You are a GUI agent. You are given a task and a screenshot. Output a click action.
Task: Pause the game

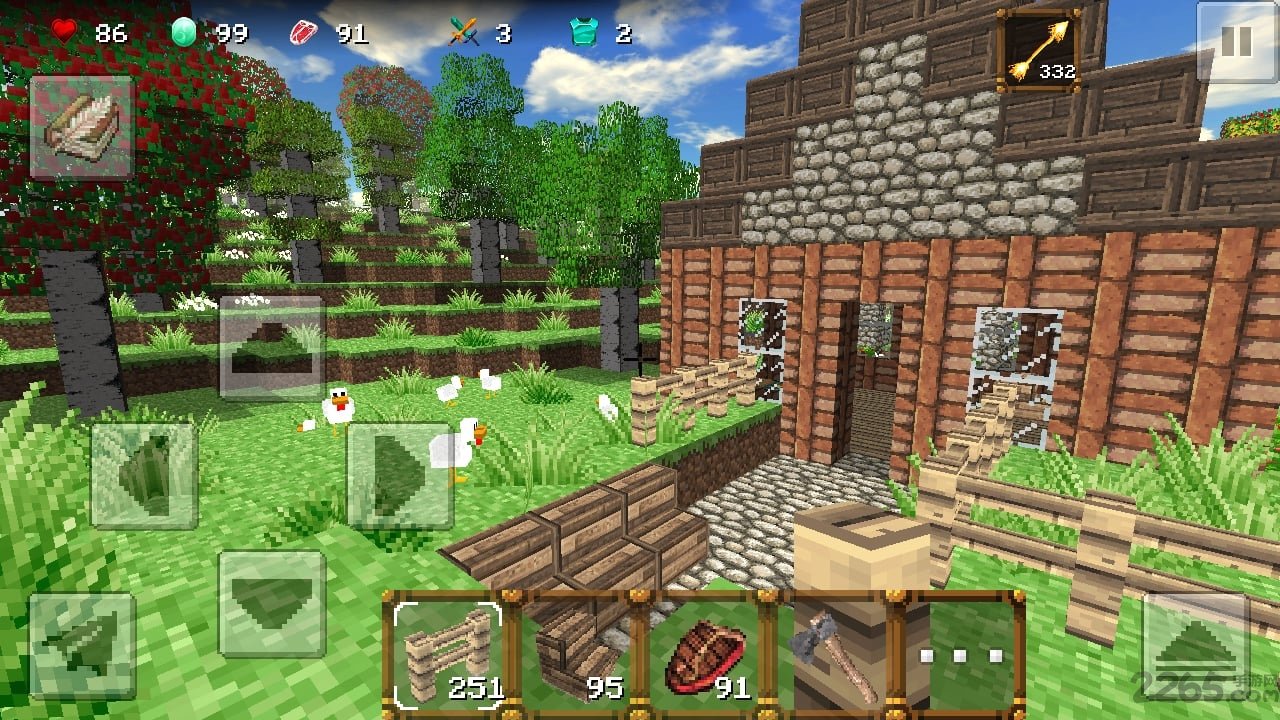1236,41
